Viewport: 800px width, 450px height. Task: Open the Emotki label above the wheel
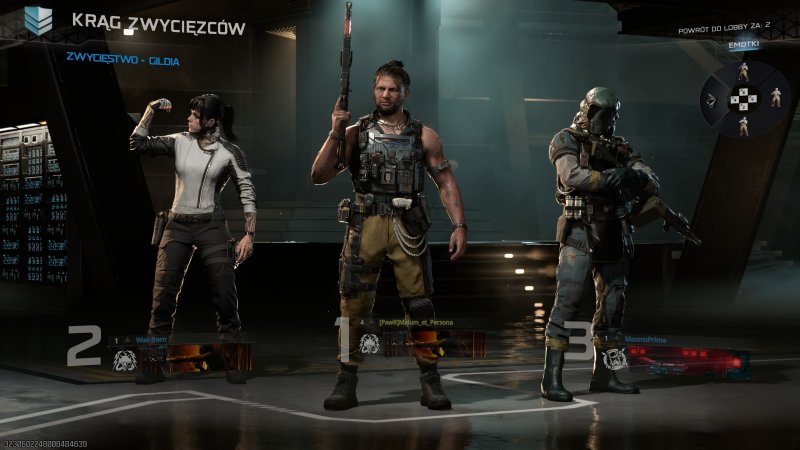click(743, 46)
